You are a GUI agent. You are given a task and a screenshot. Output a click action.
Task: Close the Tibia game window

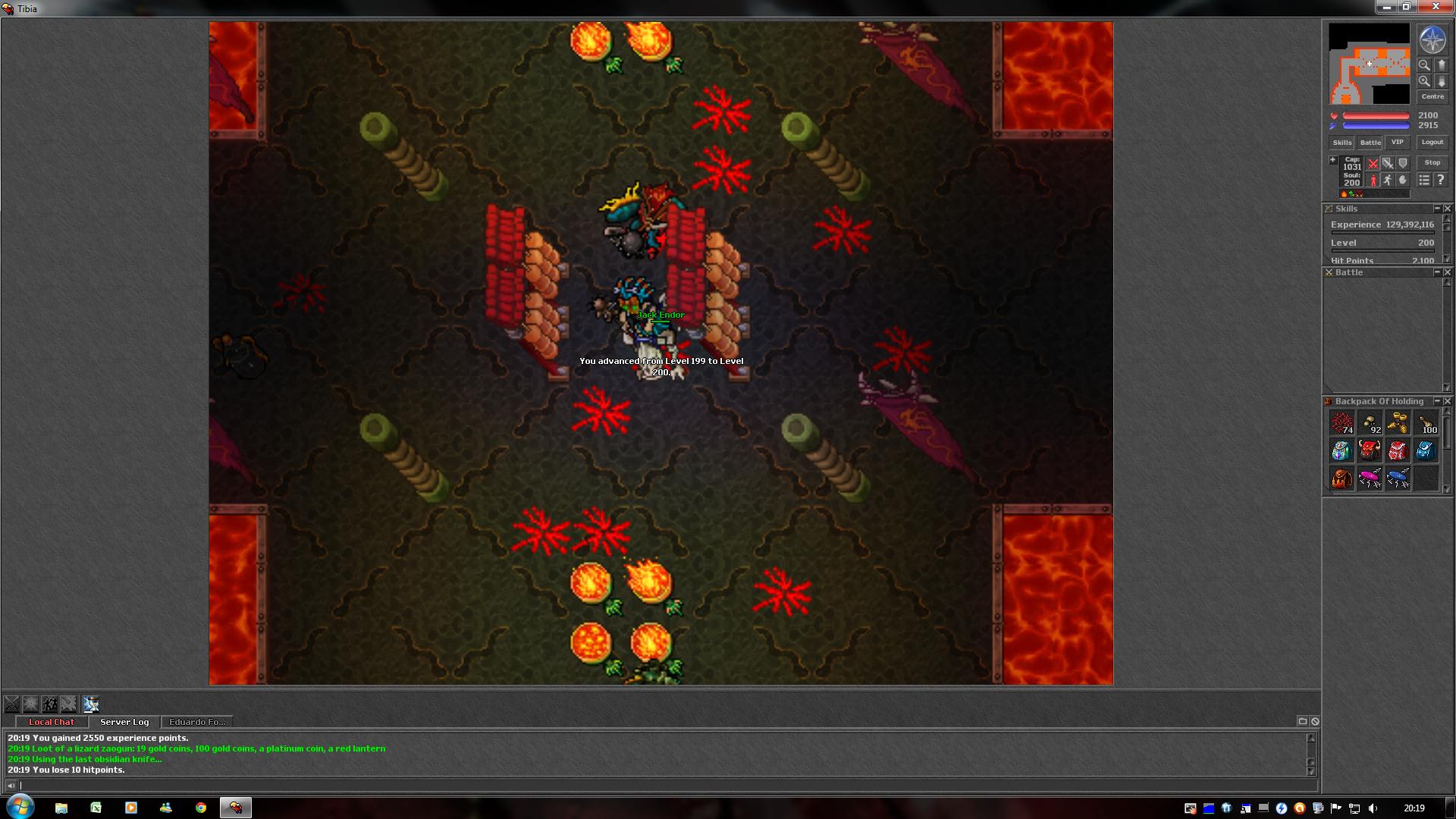[x=1435, y=7]
